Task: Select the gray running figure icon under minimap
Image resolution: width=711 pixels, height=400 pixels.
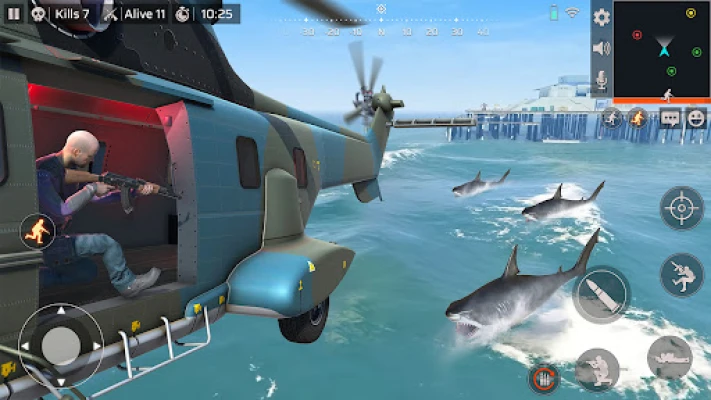Action: (612, 118)
